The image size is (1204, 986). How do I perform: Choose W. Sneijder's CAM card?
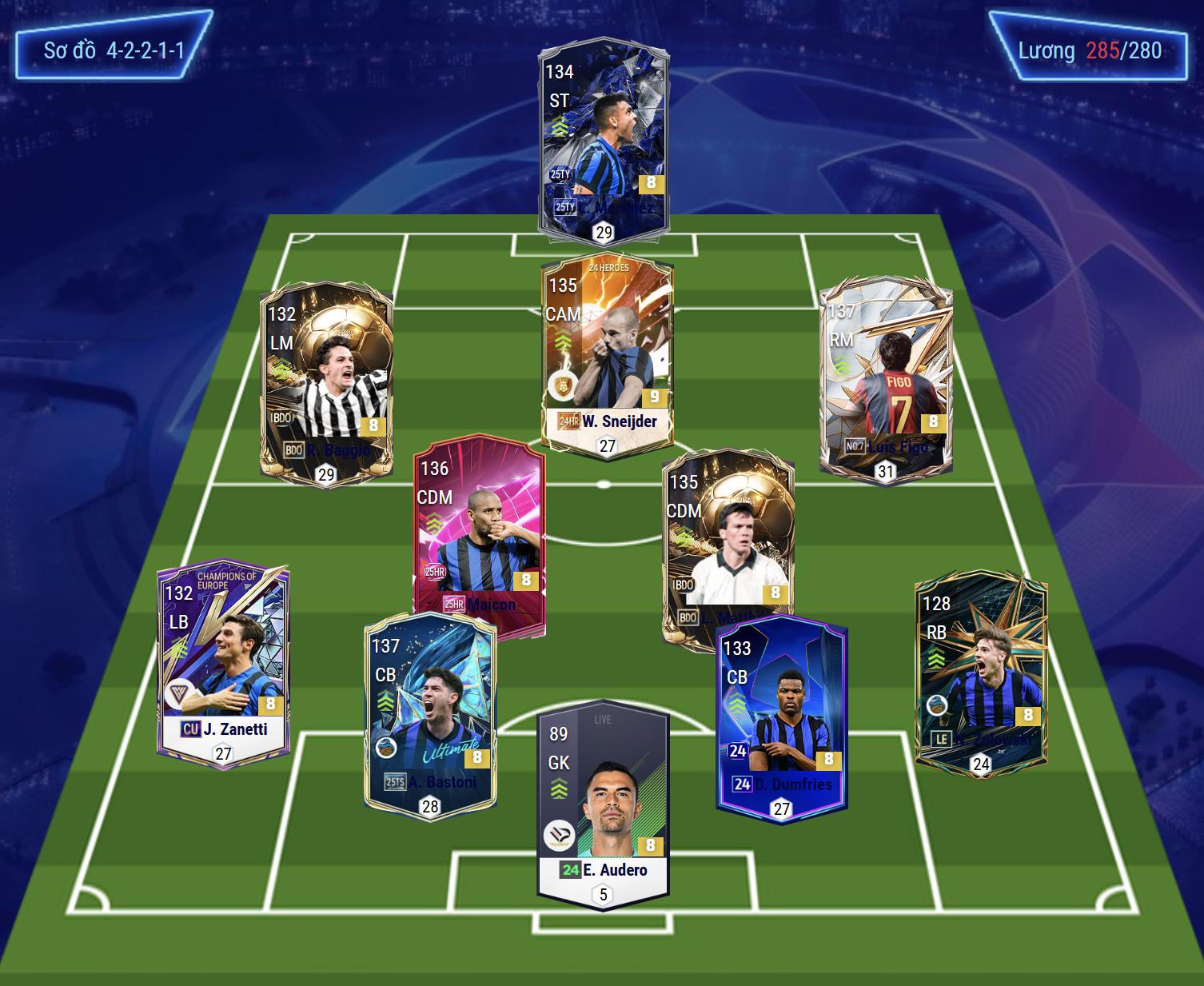[x=607, y=356]
